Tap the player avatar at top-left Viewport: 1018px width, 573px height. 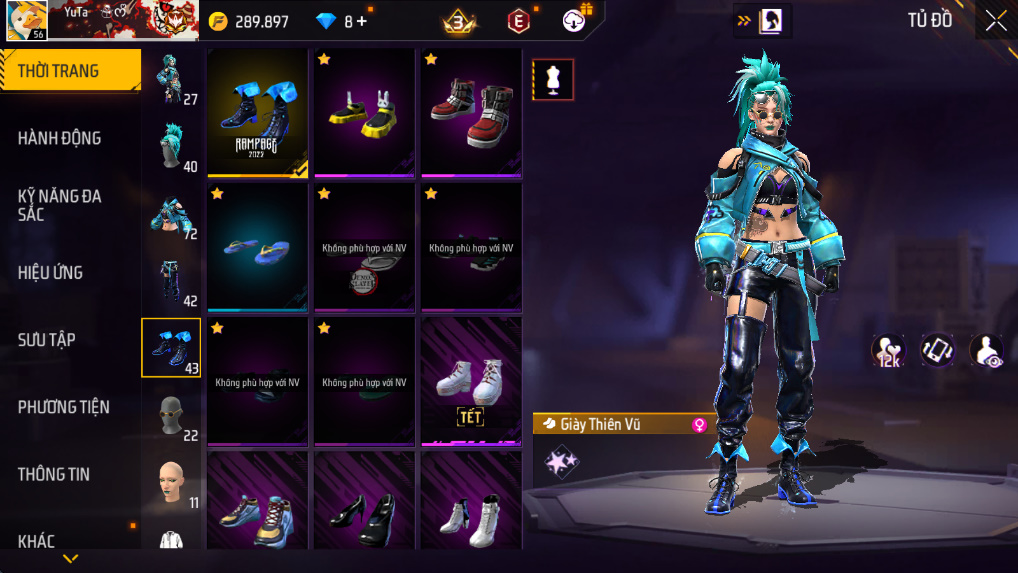pos(26,20)
